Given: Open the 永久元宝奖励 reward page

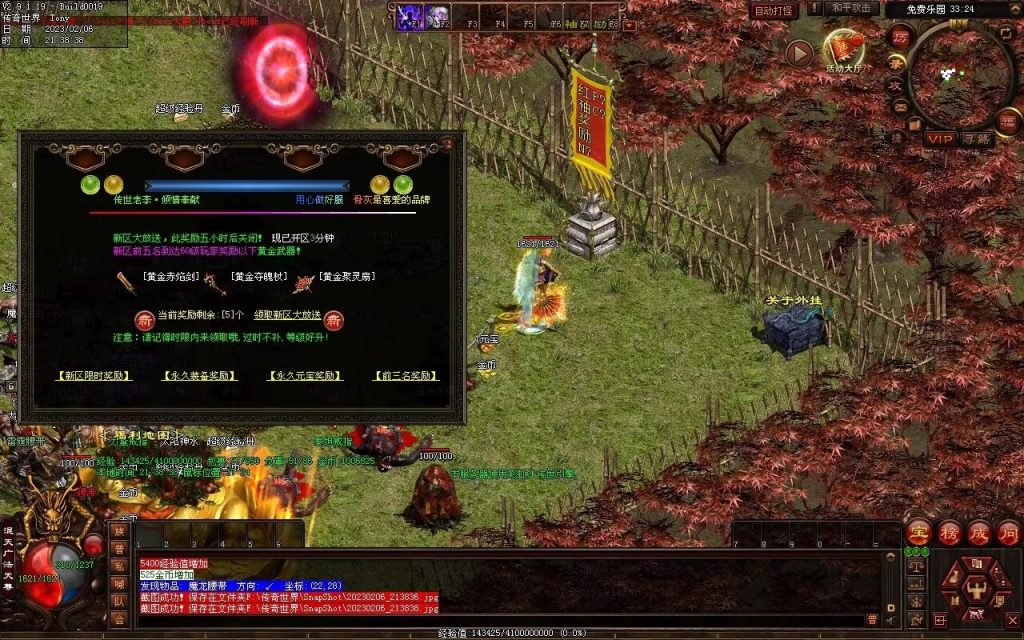Looking at the screenshot, I should pos(305,376).
